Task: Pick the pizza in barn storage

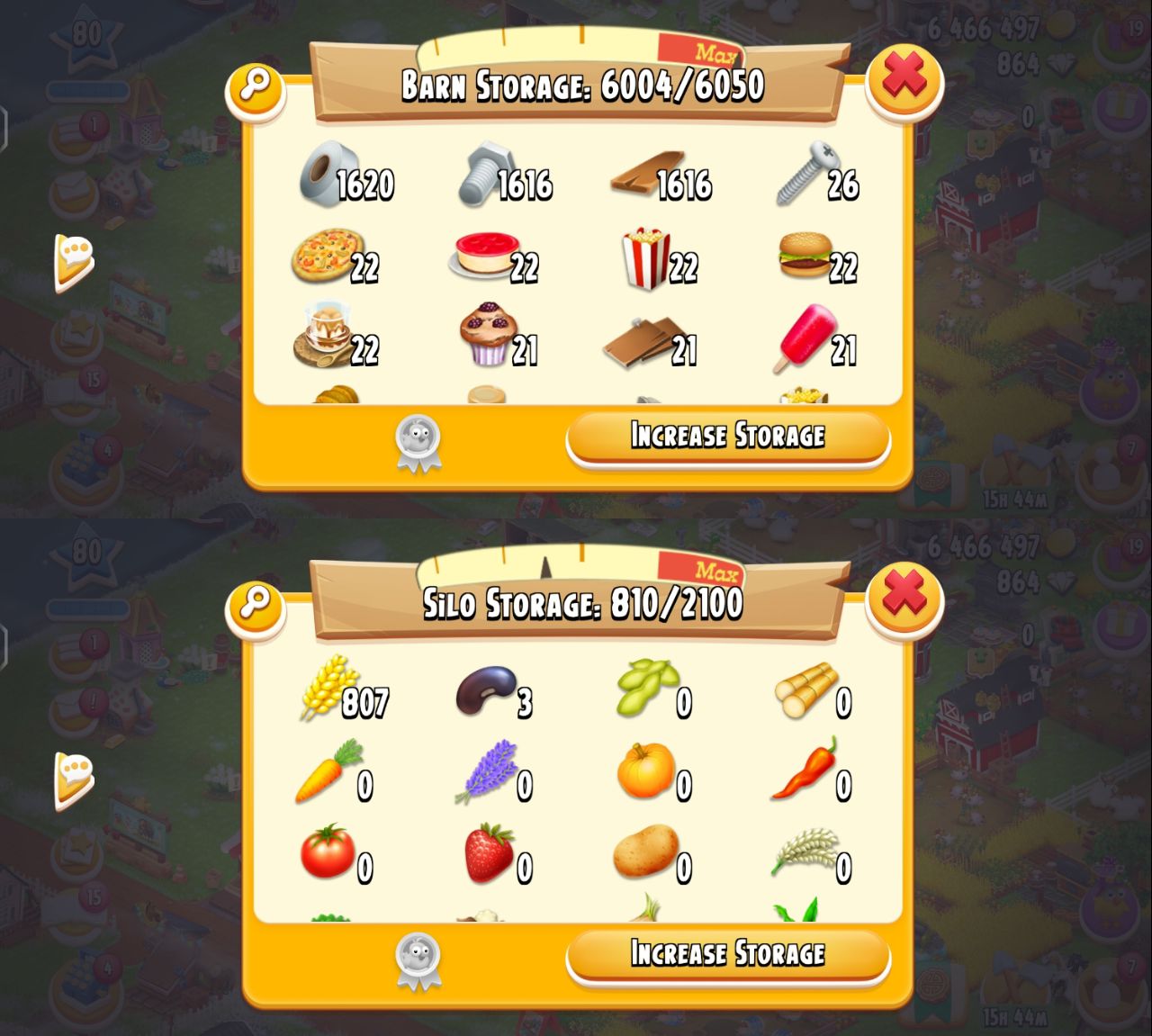Action: tap(326, 256)
